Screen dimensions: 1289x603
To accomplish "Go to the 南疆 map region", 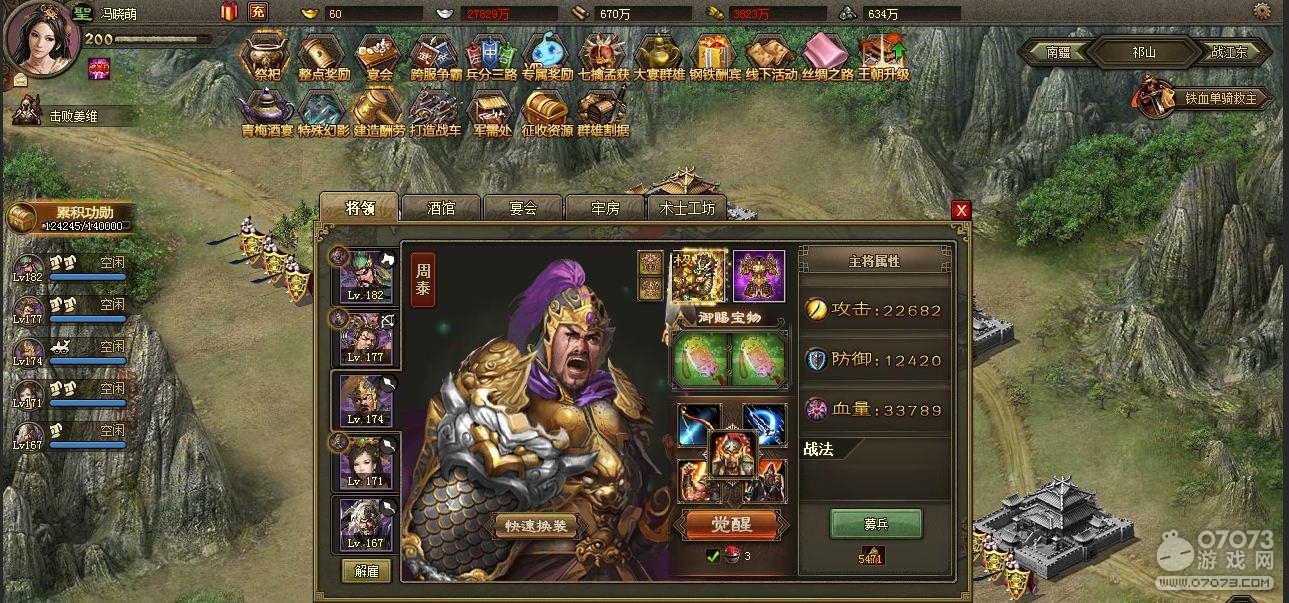I will pos(1064,52).
